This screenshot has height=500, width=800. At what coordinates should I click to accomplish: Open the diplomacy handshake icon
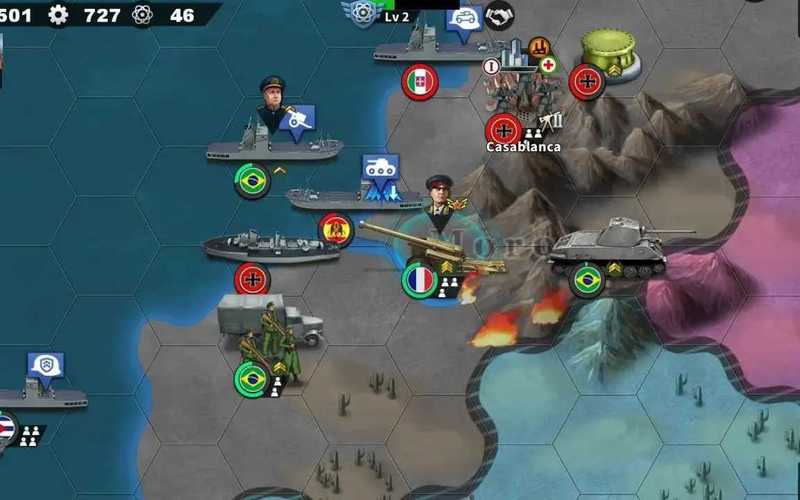(x=499, y=15)
